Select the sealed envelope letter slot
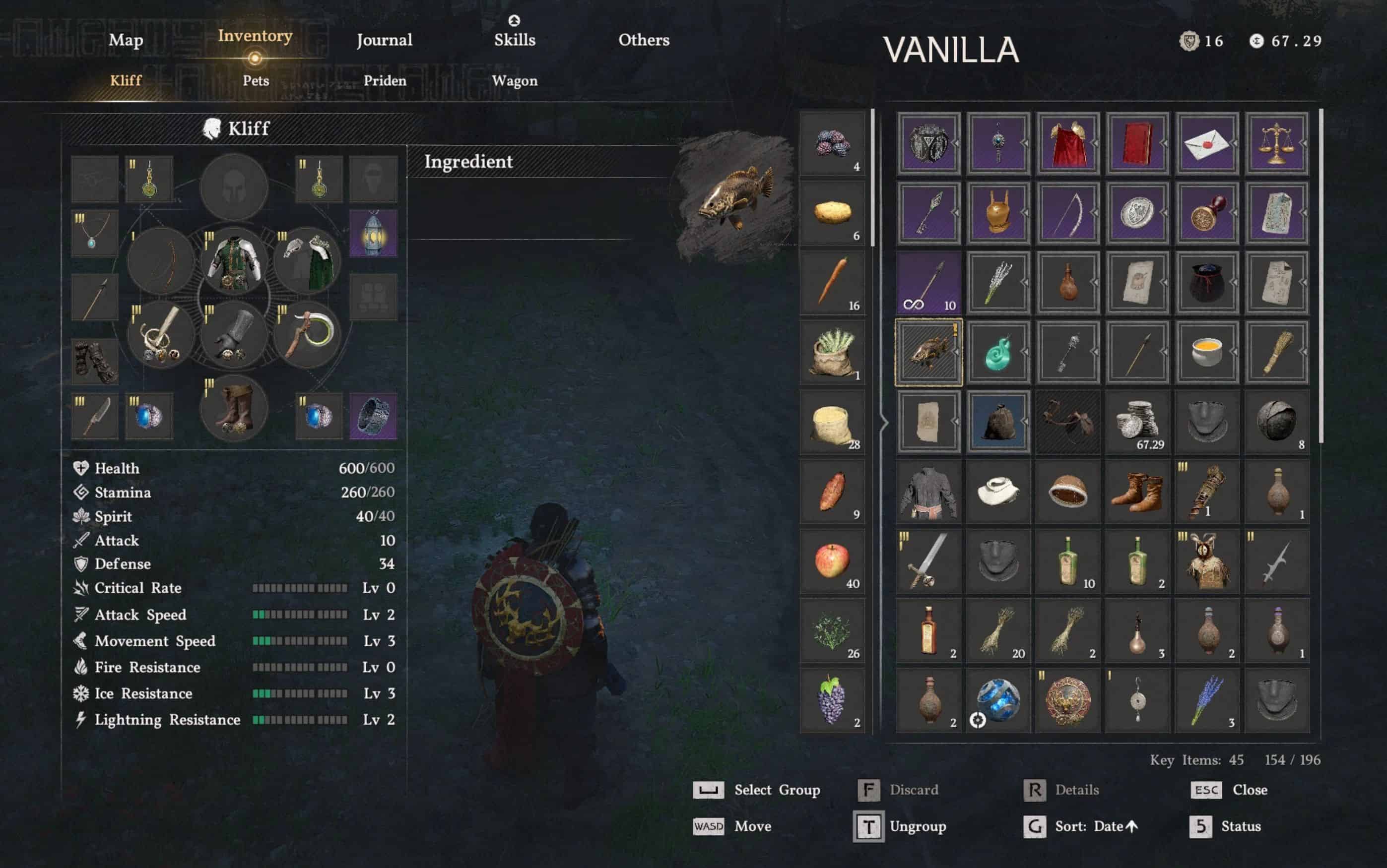This screenshot has height=868, width=1387. (x=1207, y=143)
